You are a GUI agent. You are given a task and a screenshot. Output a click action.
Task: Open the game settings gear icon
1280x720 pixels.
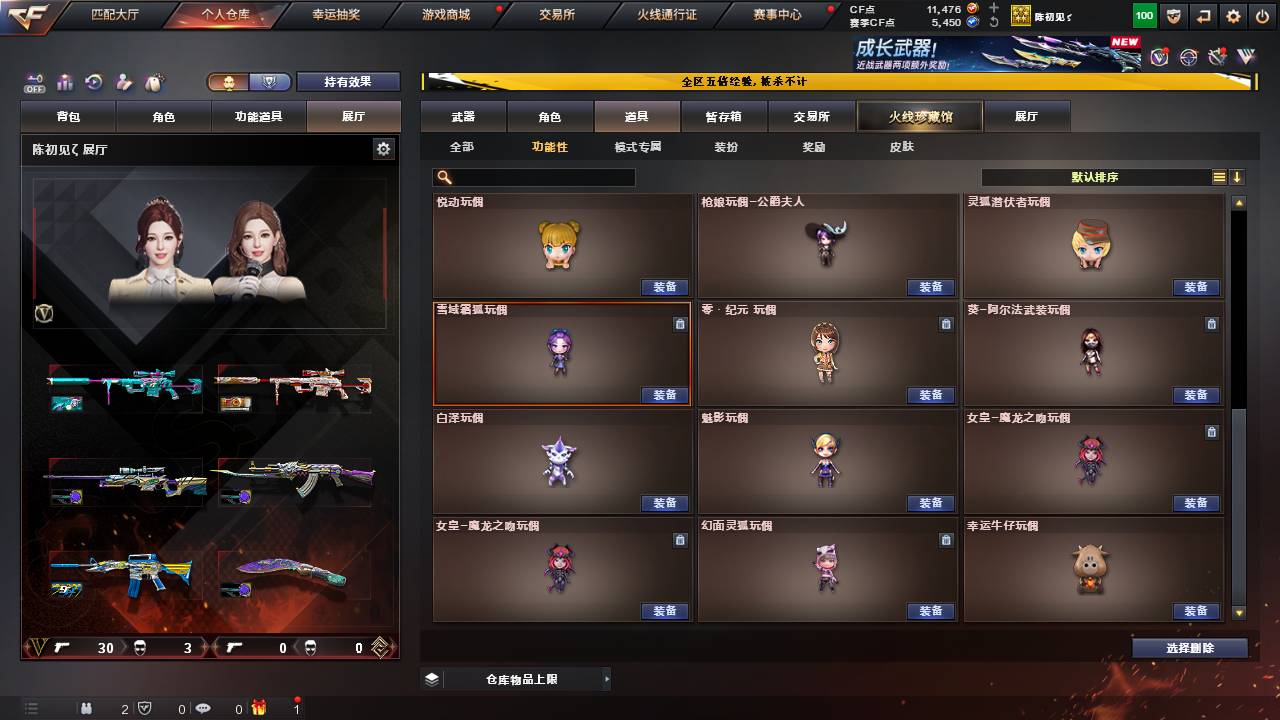[1233, 14]
